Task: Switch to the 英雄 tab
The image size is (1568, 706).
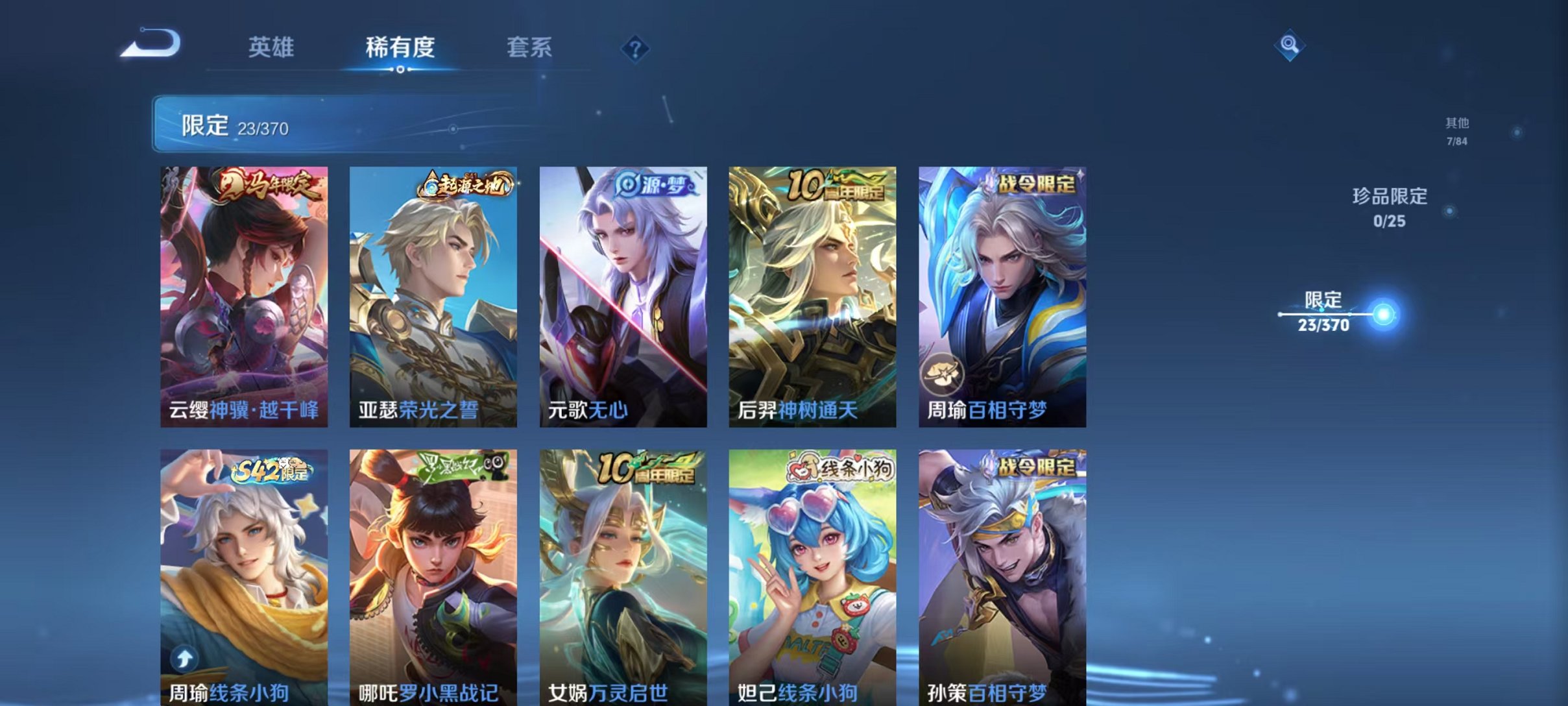Action: click(x=272, y=47)
